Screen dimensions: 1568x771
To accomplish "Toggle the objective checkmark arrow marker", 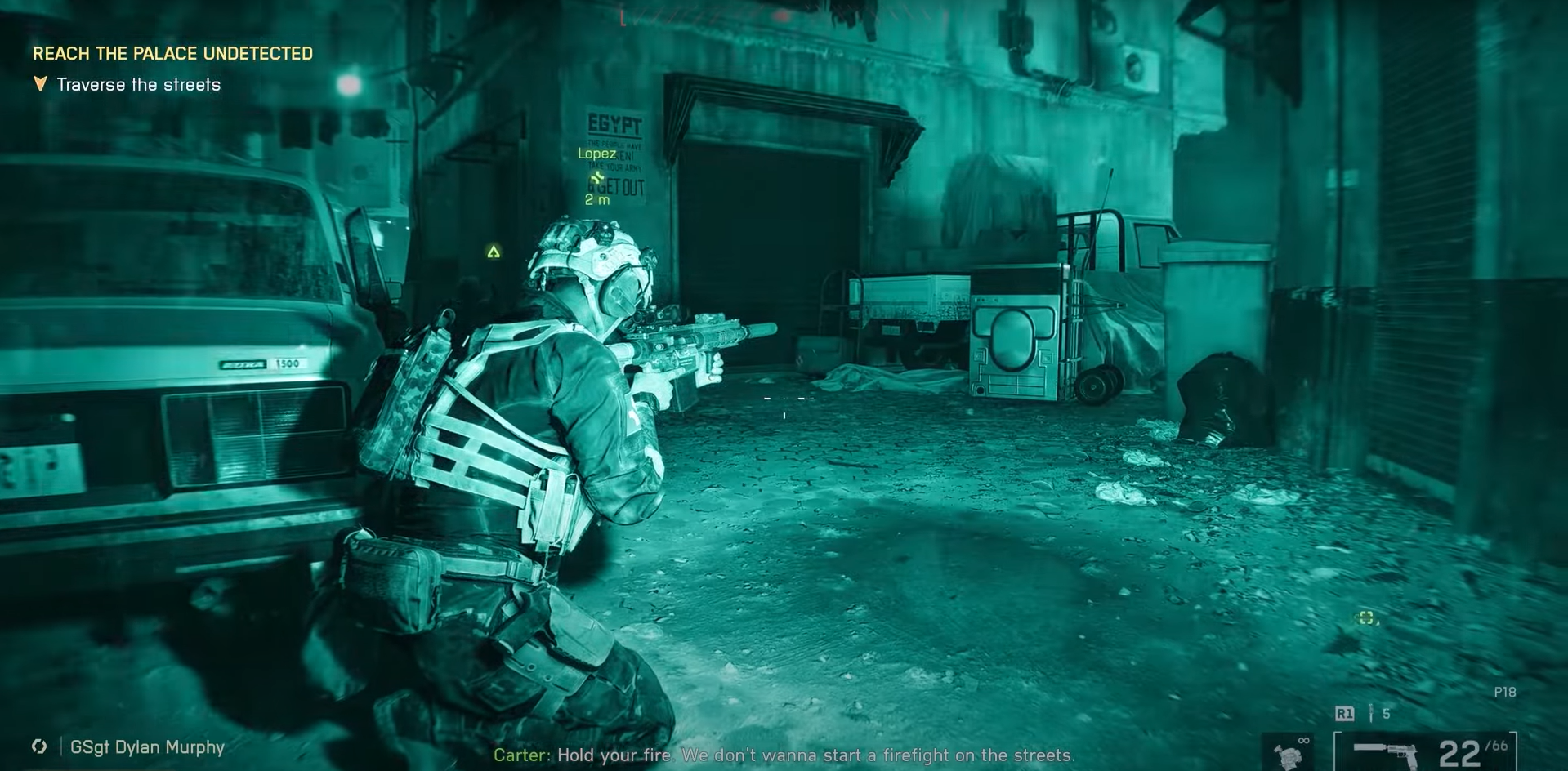I will point(39,83).
